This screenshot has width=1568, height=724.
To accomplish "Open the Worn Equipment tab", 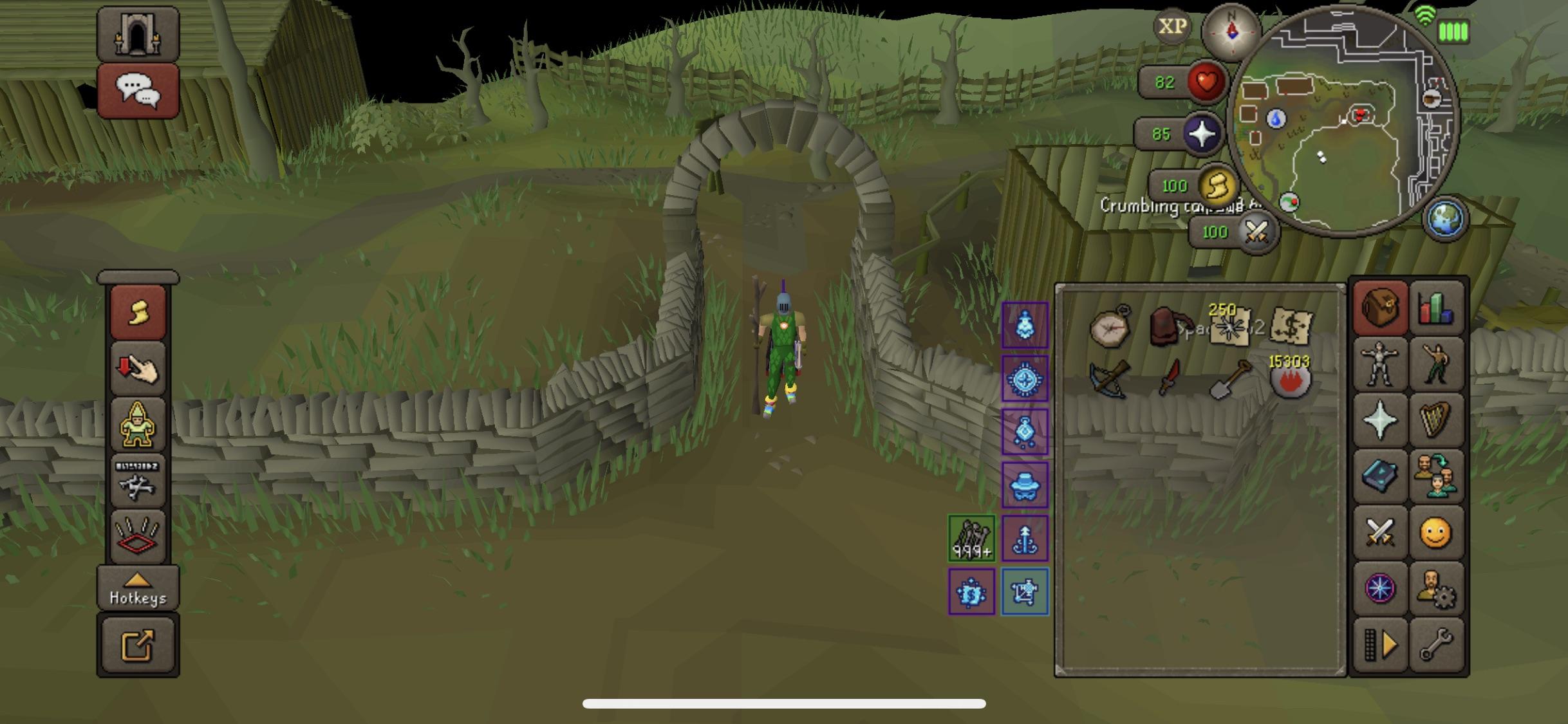I will coord(1379,366).
